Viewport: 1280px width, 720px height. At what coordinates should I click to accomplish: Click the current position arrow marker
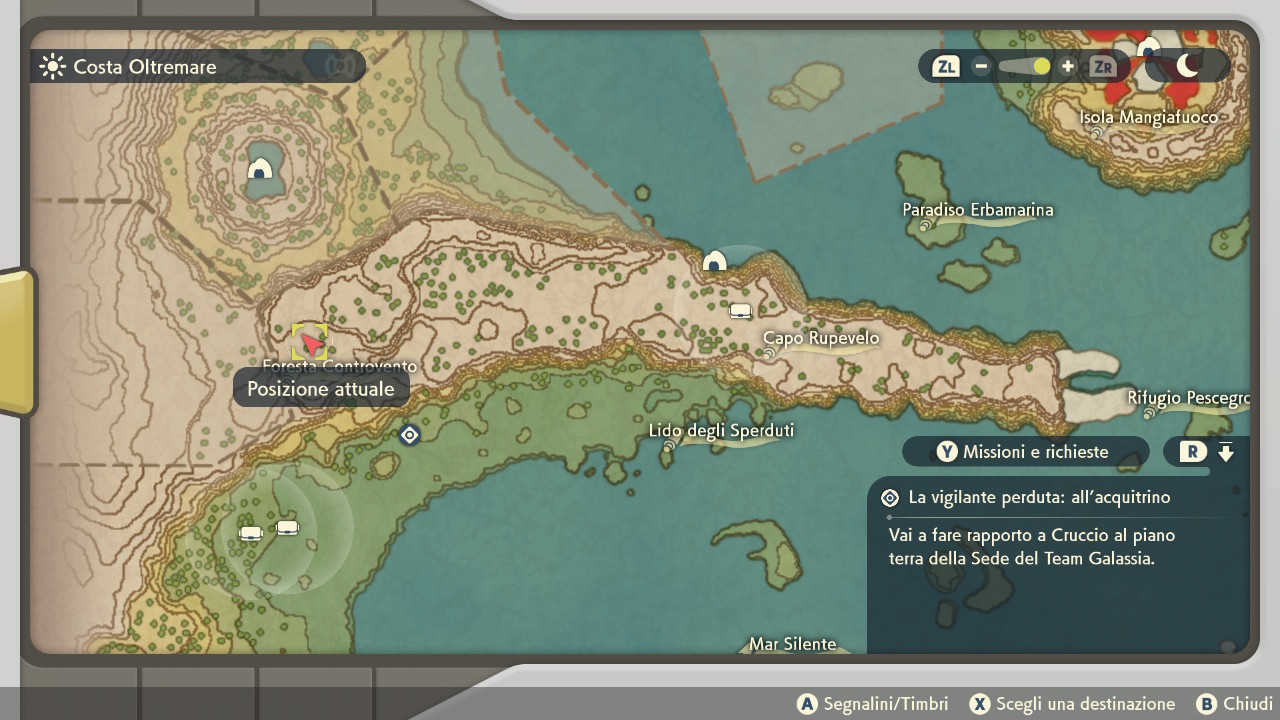pyautogui.click(x=311, y=344)
